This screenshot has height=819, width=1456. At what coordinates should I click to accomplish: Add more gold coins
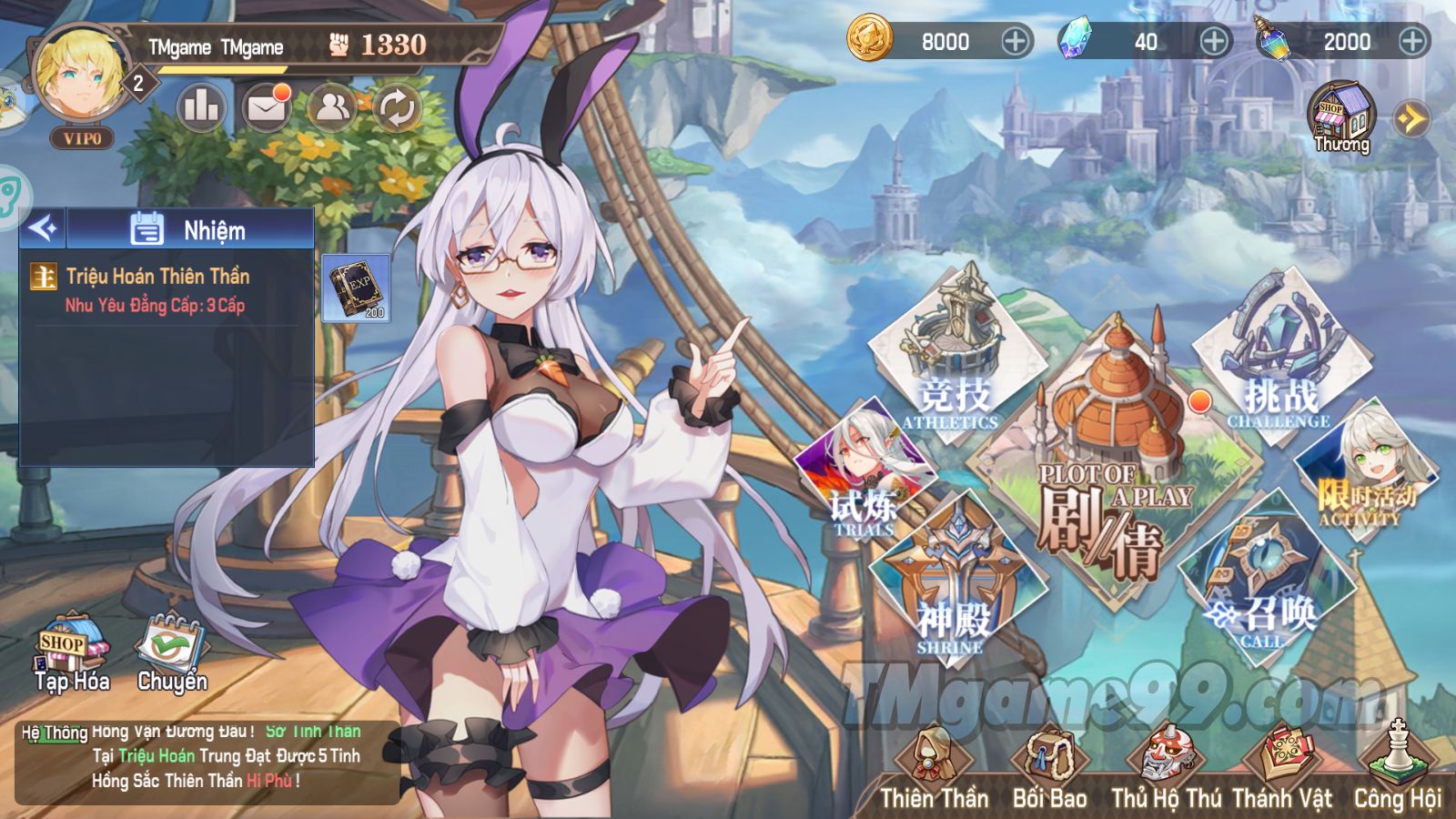coord(1016,41)
